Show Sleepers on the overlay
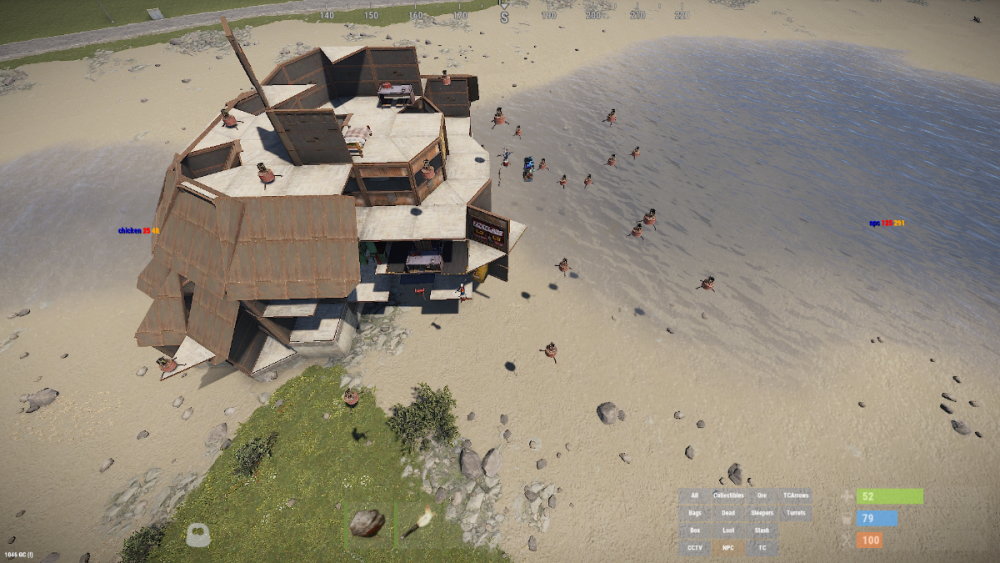This screenshot has width=1000, height=563. pos(762,513)
